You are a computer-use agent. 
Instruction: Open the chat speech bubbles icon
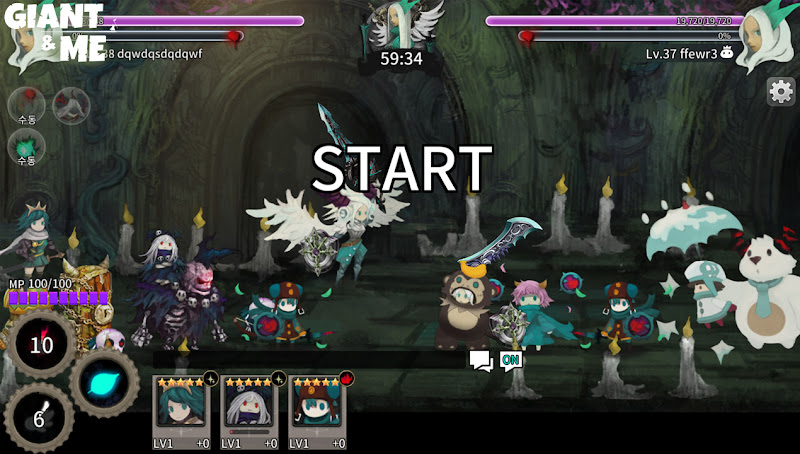(481, 360)
